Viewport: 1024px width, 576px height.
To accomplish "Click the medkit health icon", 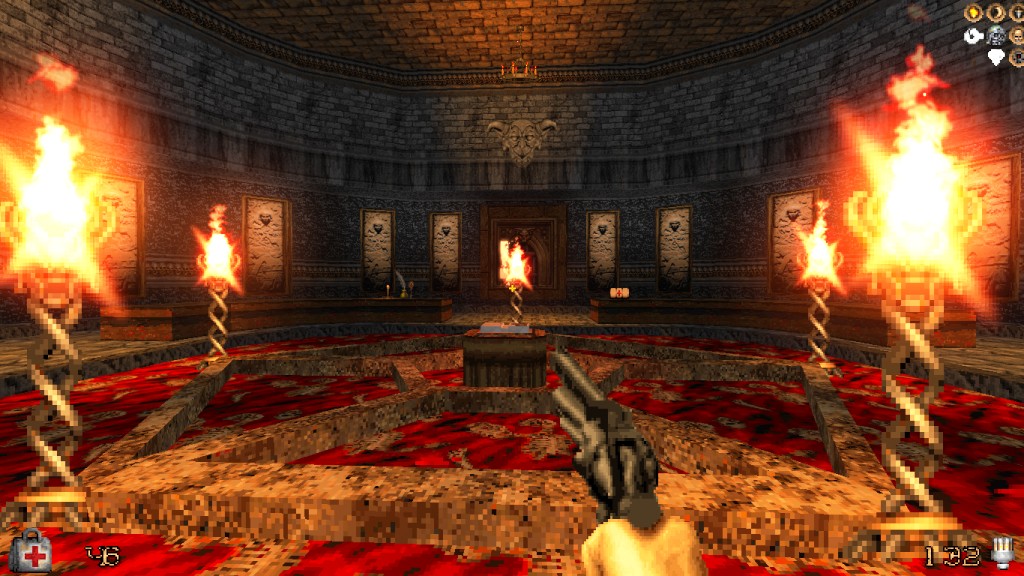I will [x=34, y=551].
